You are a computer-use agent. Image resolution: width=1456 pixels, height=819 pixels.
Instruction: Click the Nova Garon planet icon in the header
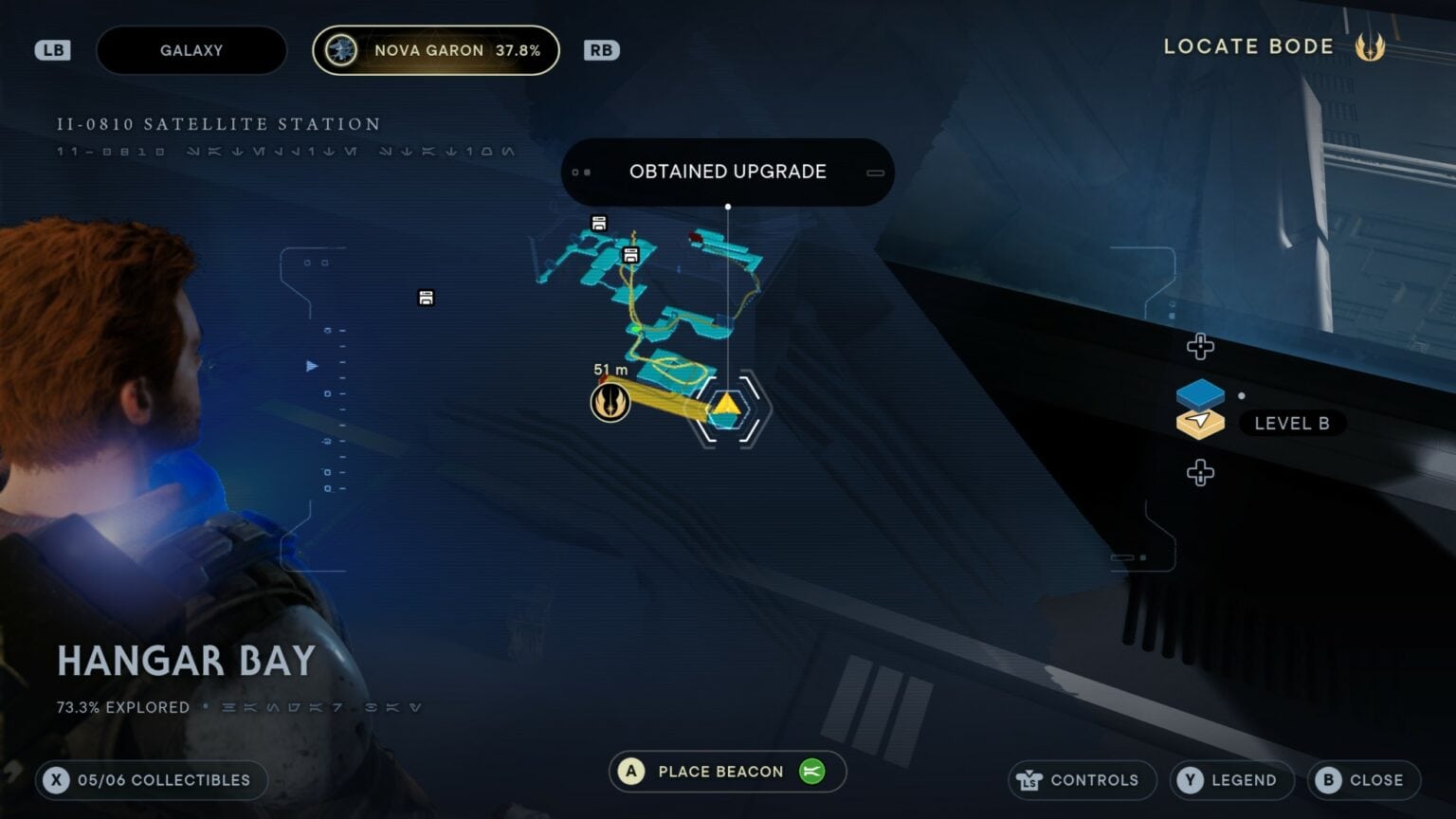coord(341,50)
